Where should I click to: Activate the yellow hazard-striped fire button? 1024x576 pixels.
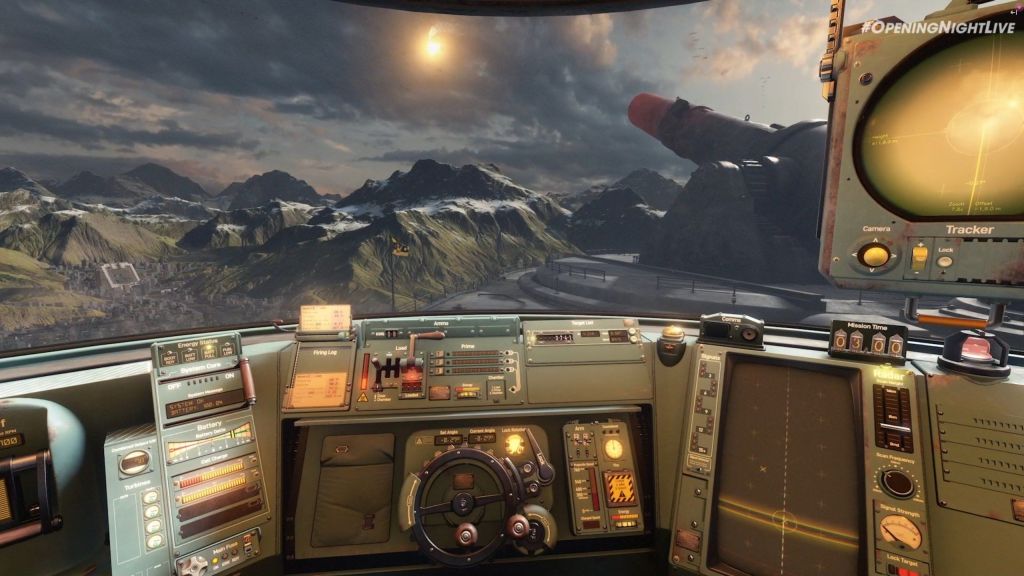click(x=621, y=487)
